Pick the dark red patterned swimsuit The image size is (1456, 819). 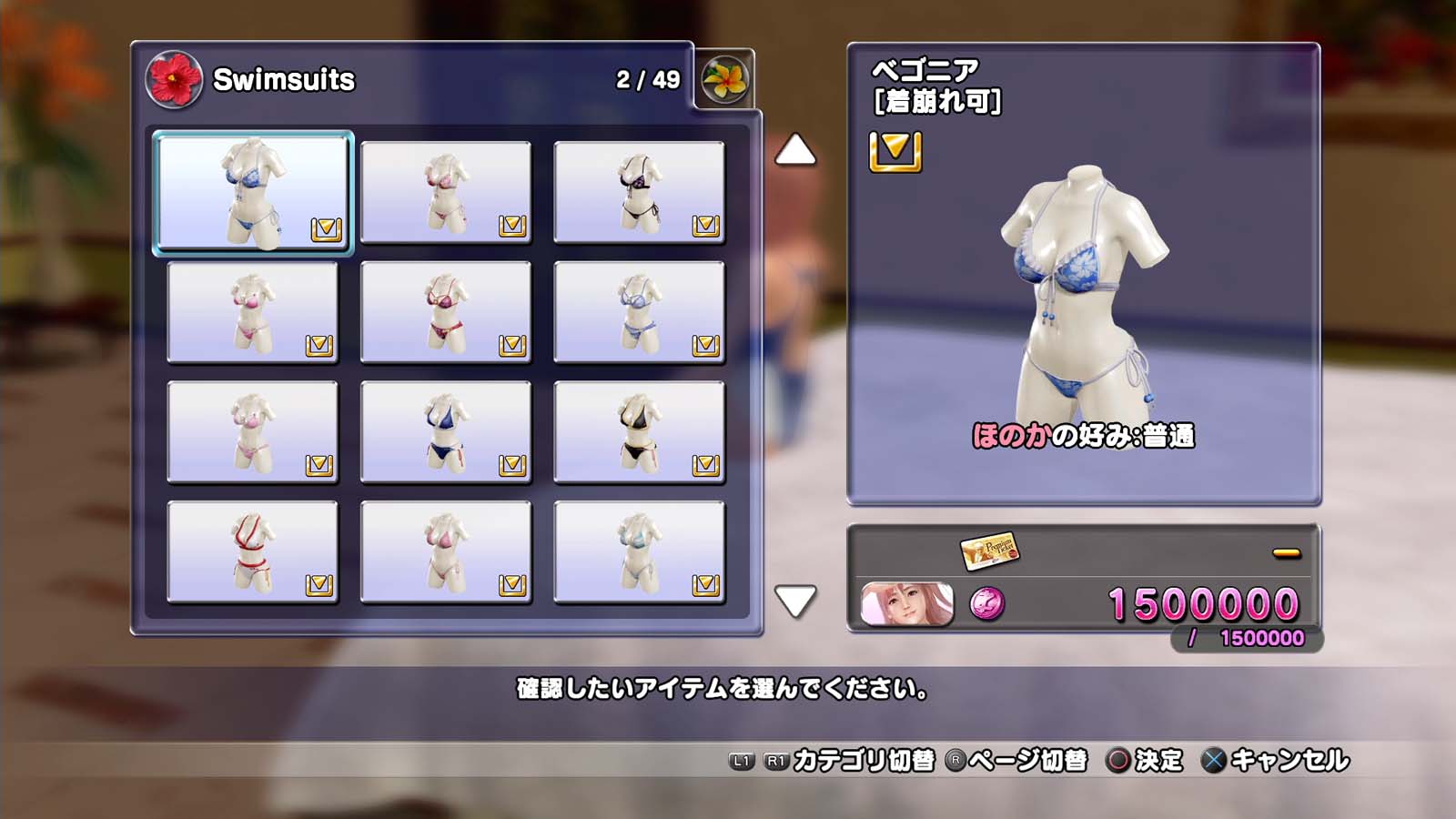tap(445, 313)
